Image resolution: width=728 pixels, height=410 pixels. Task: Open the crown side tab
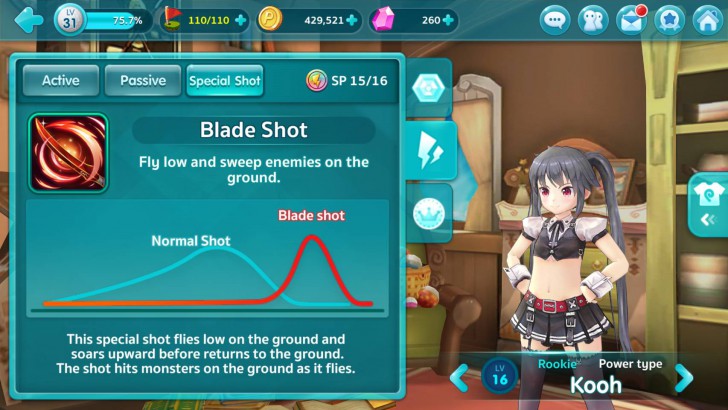(429, 213)
